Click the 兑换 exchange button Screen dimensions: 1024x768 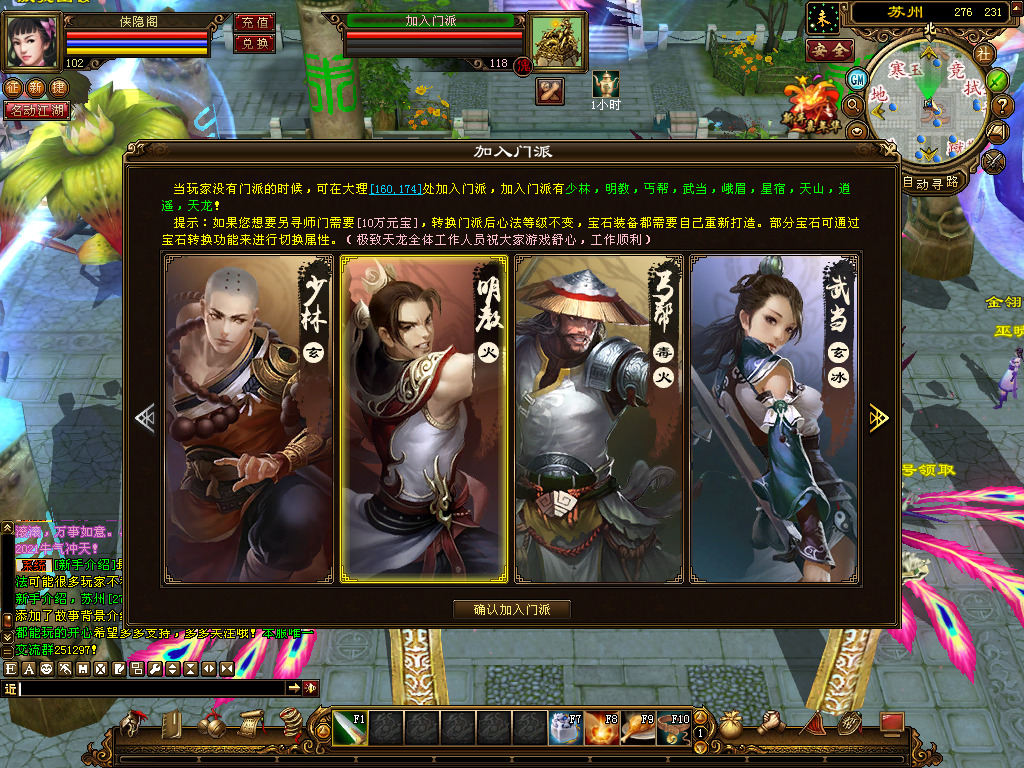[255, 43]
